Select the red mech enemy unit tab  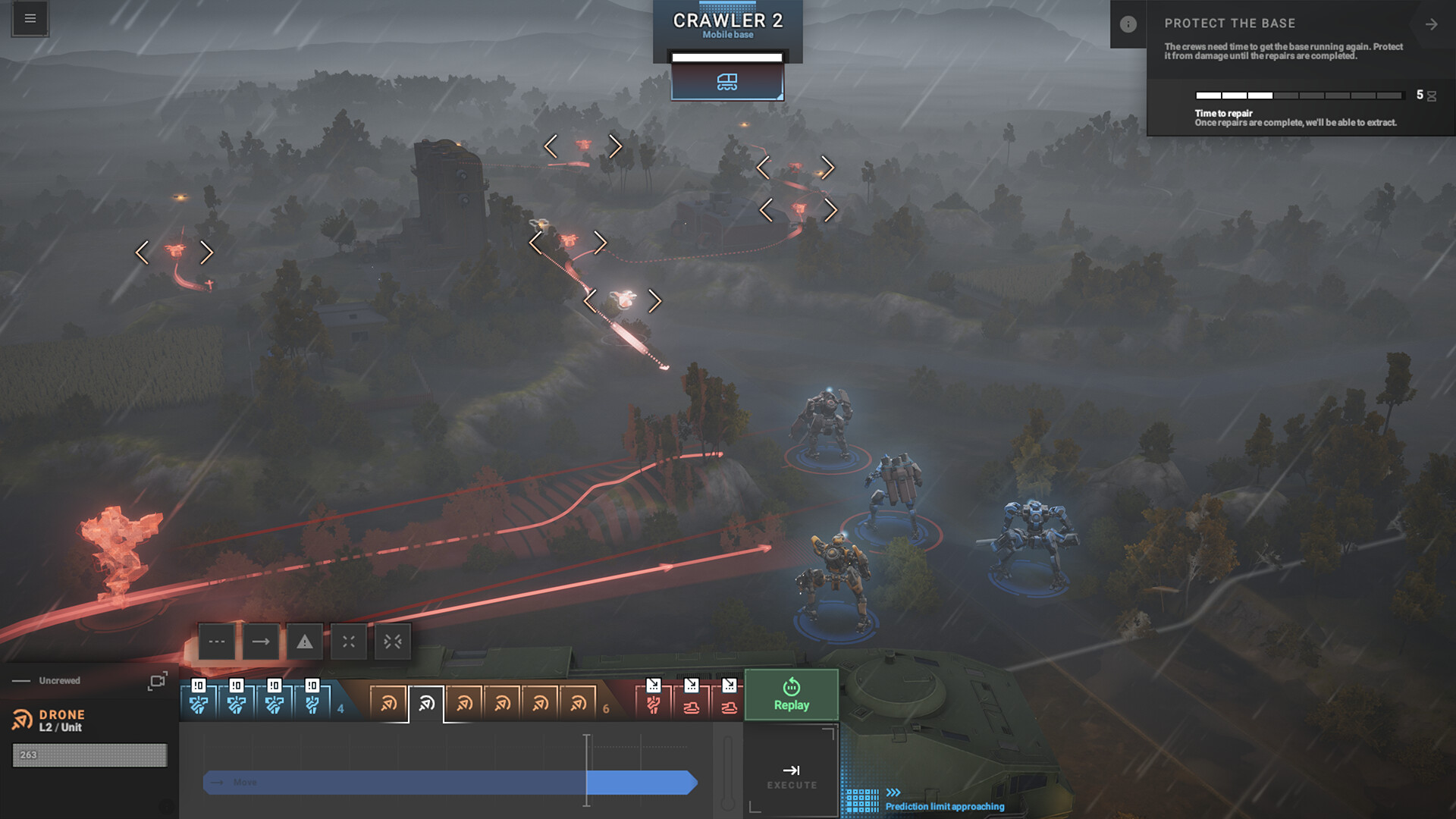click(653, 704)
